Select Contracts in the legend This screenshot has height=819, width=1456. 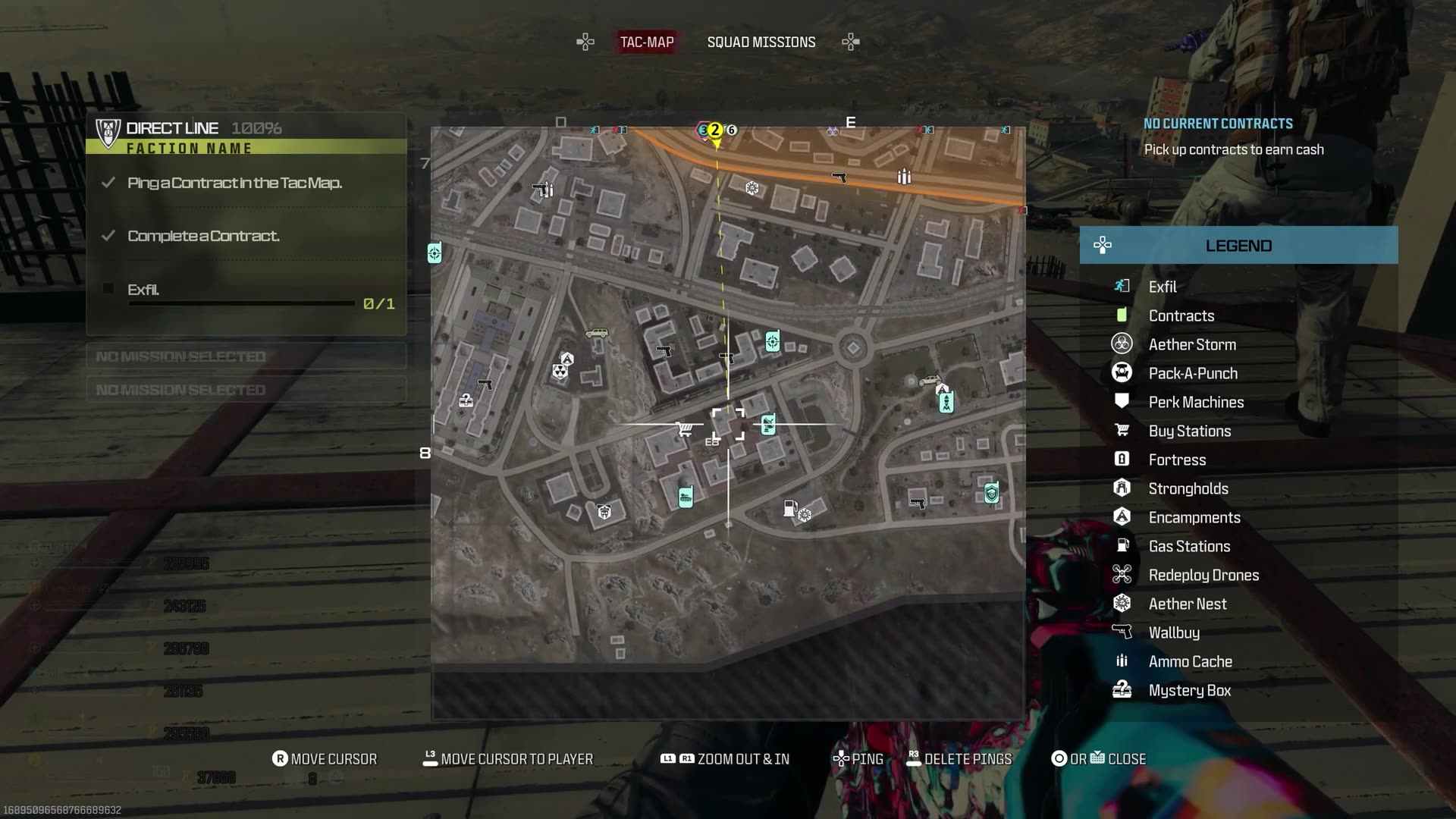coord(1181,315)
